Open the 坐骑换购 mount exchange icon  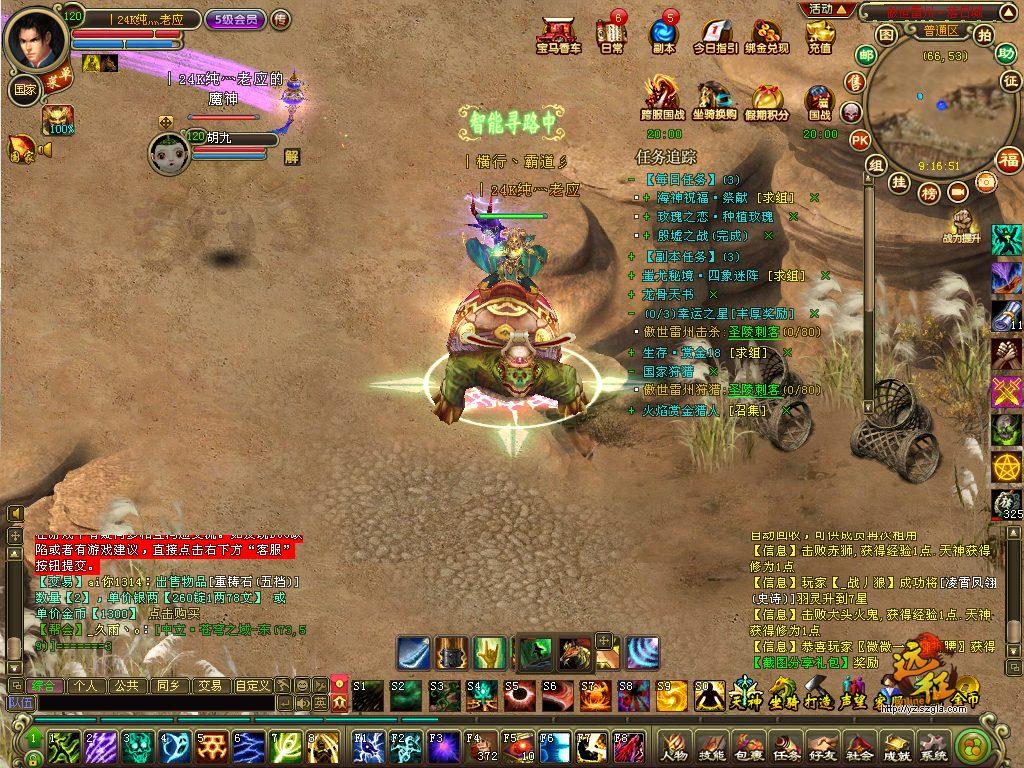coord(715,98)
